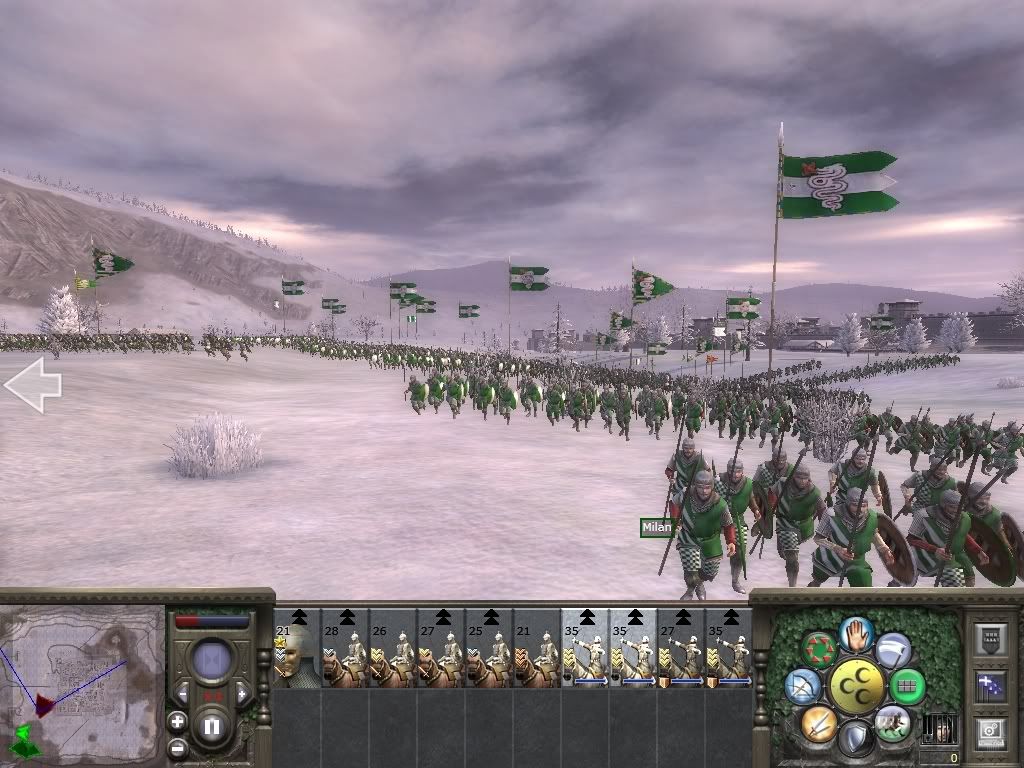Toggle loose formation red triangles icon
This screenshot has width=1024, height=768.
coord(819,650)
